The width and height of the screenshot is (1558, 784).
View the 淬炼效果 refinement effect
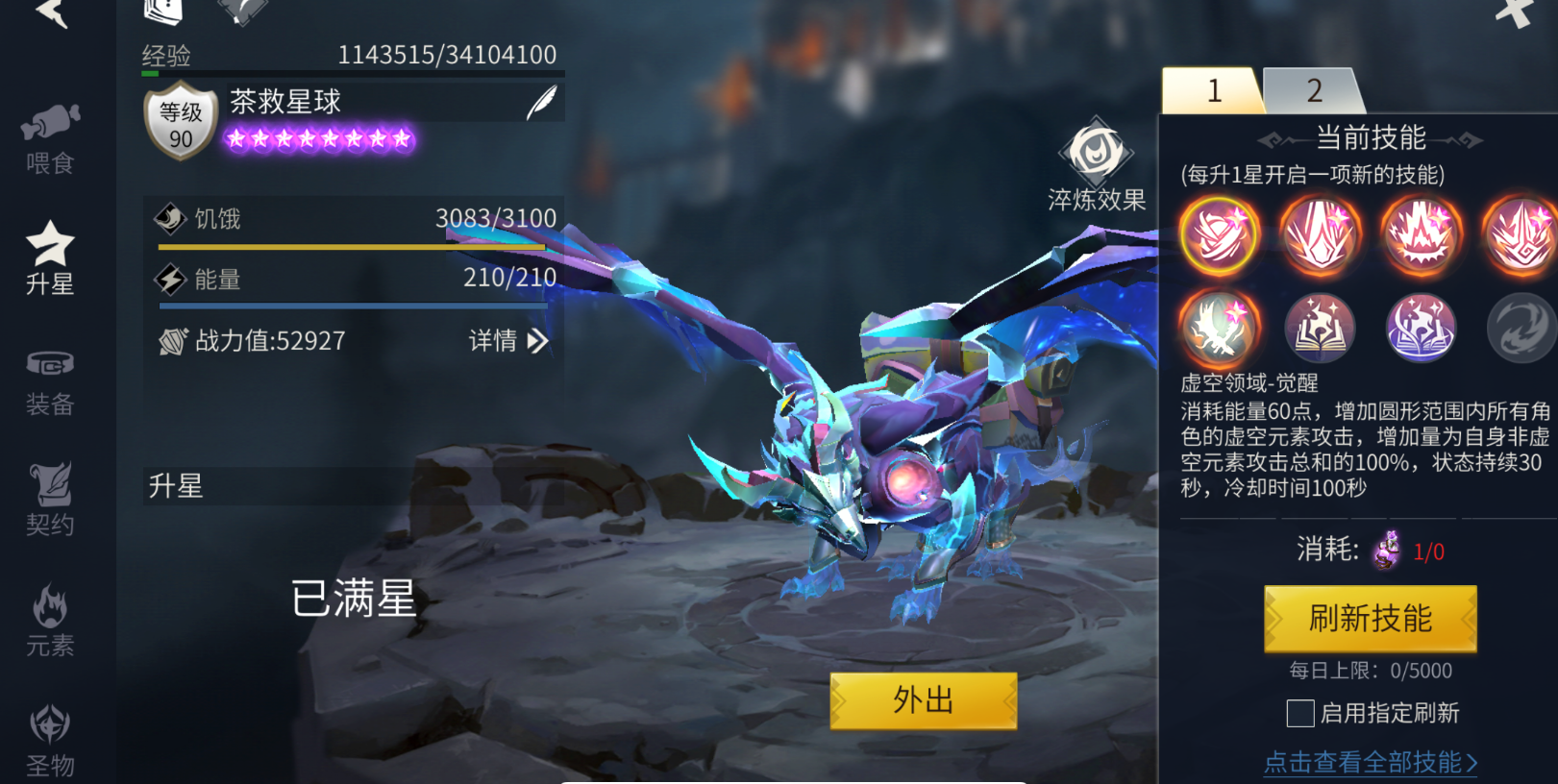pos(1097,165)
